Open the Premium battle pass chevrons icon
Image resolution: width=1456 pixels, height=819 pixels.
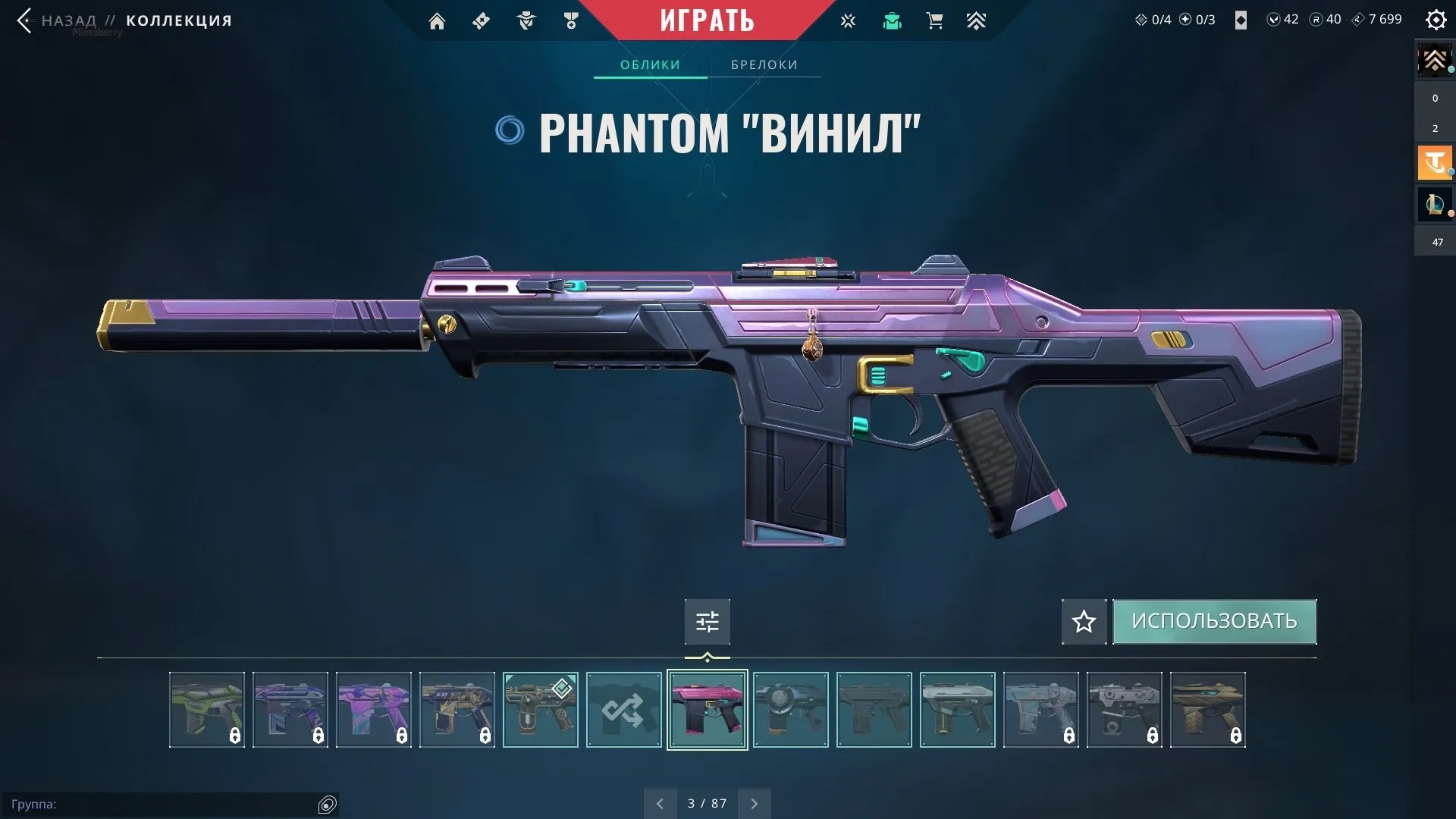pos(977,20)
